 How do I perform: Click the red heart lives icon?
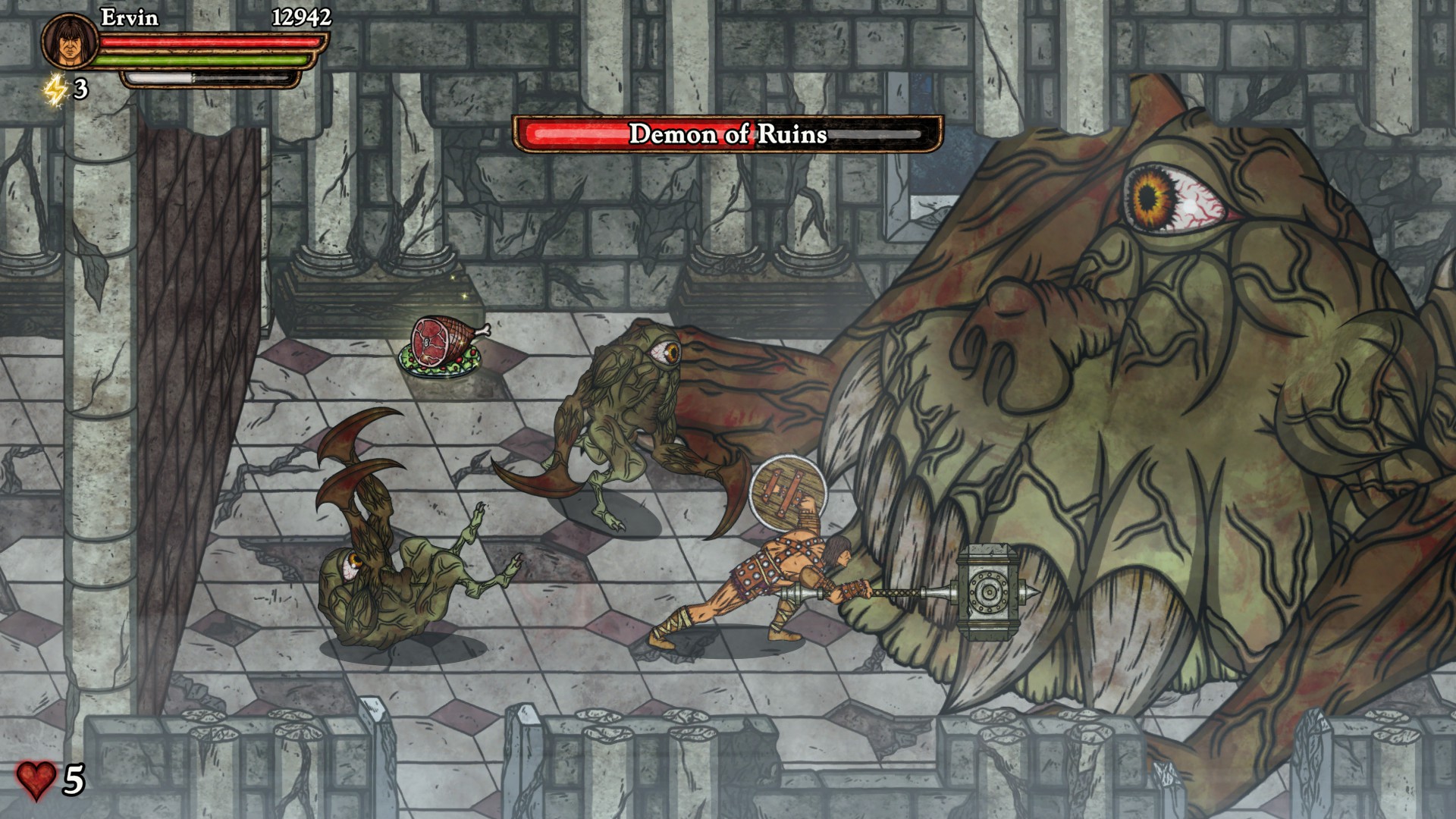[x=36, y=780]
